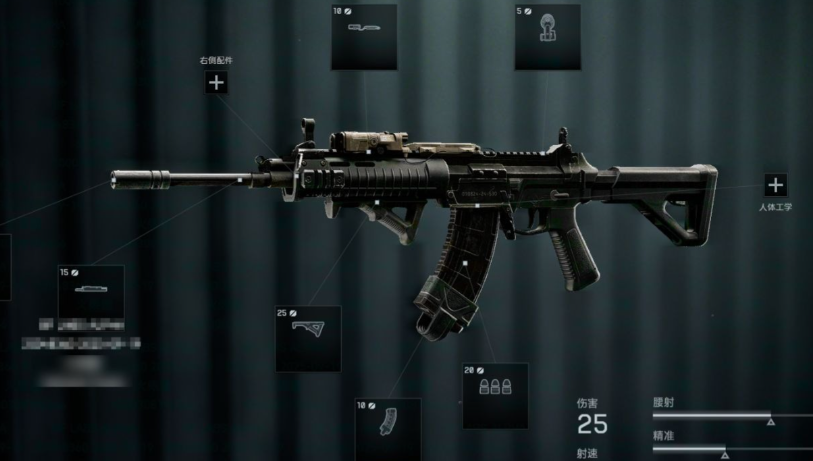Select the angled foregrip attachment slot
The image size is (813, 461).
(x=308, y=338)
